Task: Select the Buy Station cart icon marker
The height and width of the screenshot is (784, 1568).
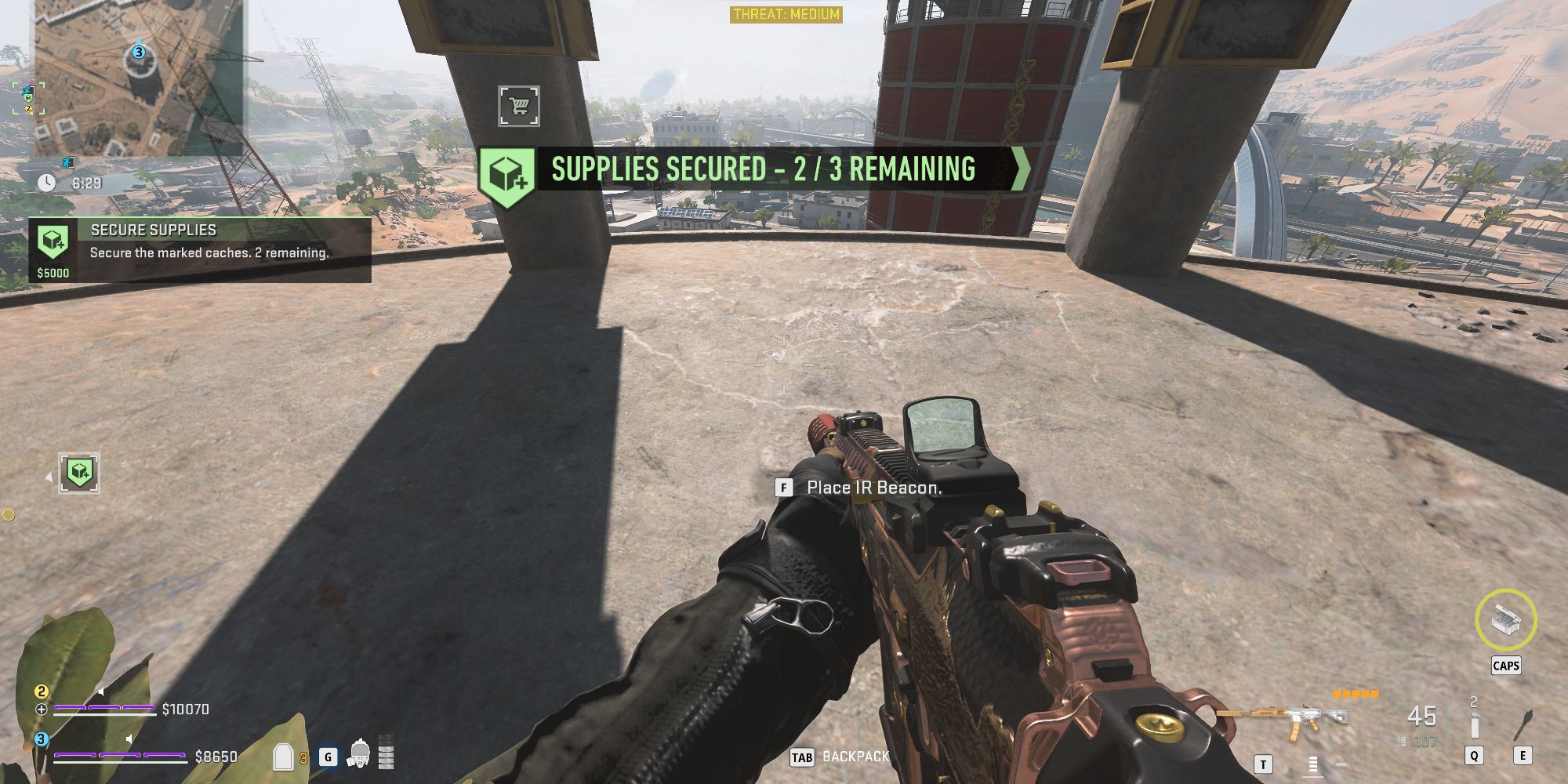Action: (x=518, y=107)
